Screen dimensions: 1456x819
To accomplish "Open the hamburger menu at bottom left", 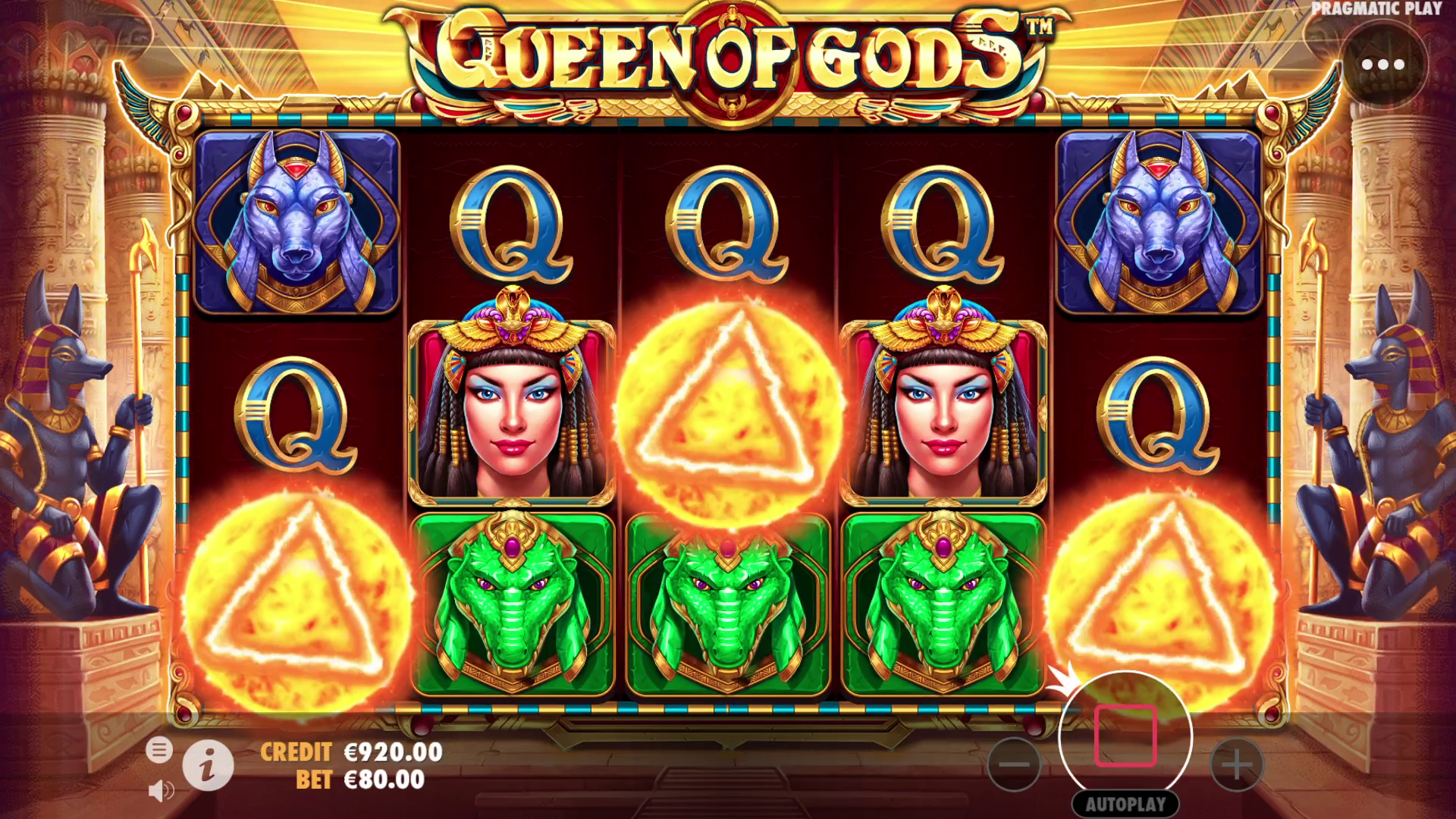I will [x=162, y=749].
